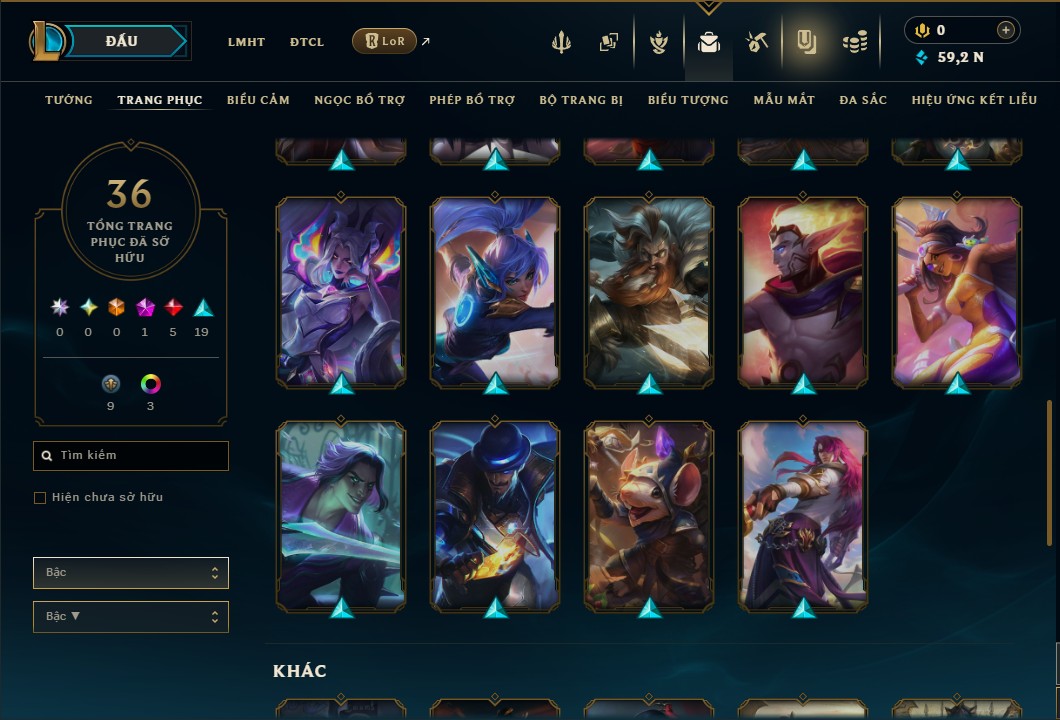Open the BIỂU CẢM tab

pyautogui.click(x=258, y=100)
